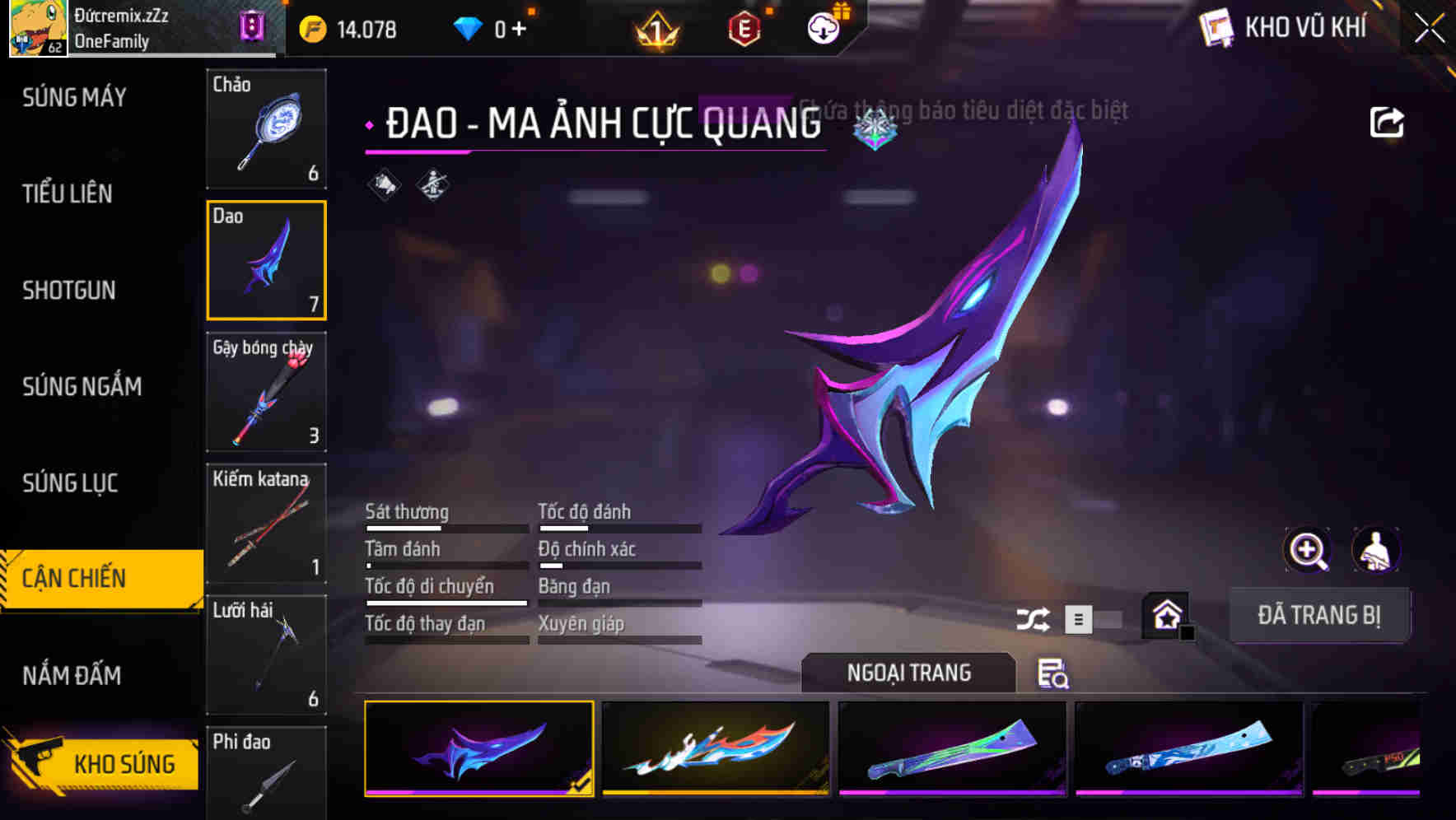Click the character preview icon near zoom
The height and width of the screenshot is (820, 1456).
click(x=1377, y=550)
